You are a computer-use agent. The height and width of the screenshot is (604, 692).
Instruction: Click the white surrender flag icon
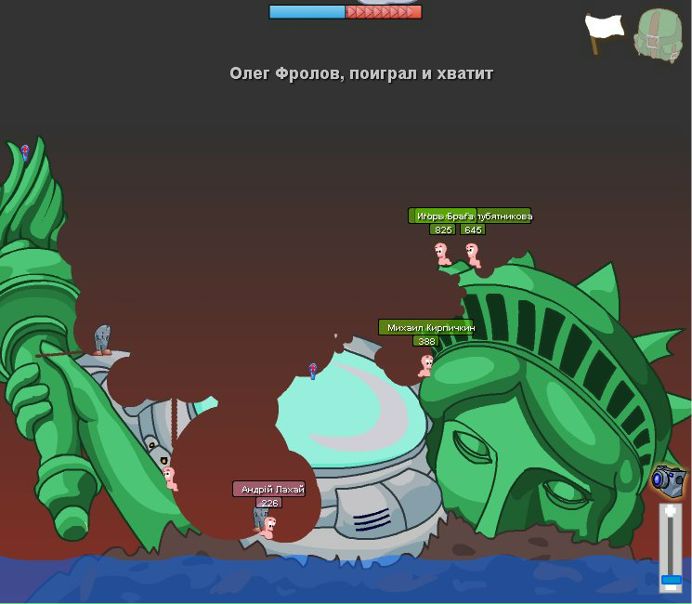[x=603, y=33]
